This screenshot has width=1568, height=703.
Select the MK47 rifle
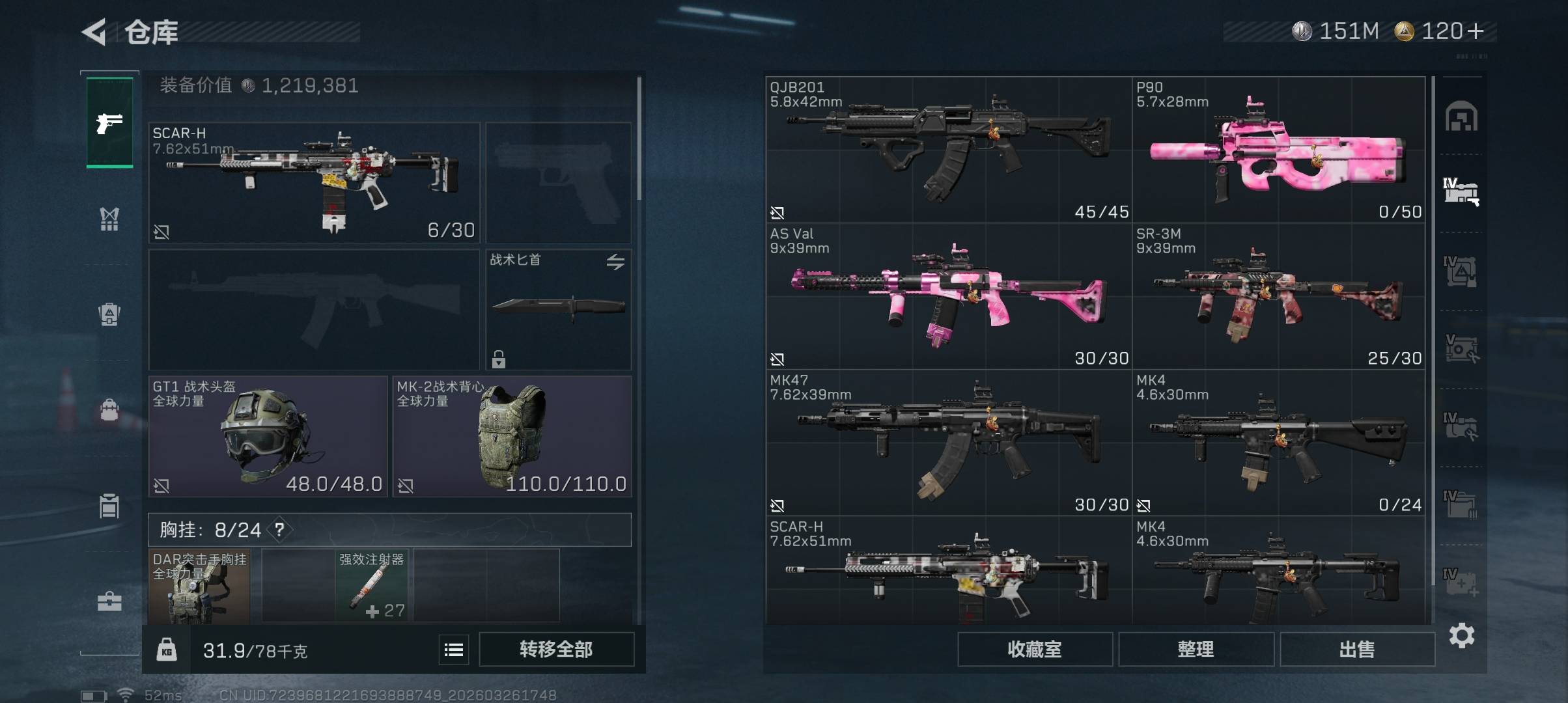948,443
